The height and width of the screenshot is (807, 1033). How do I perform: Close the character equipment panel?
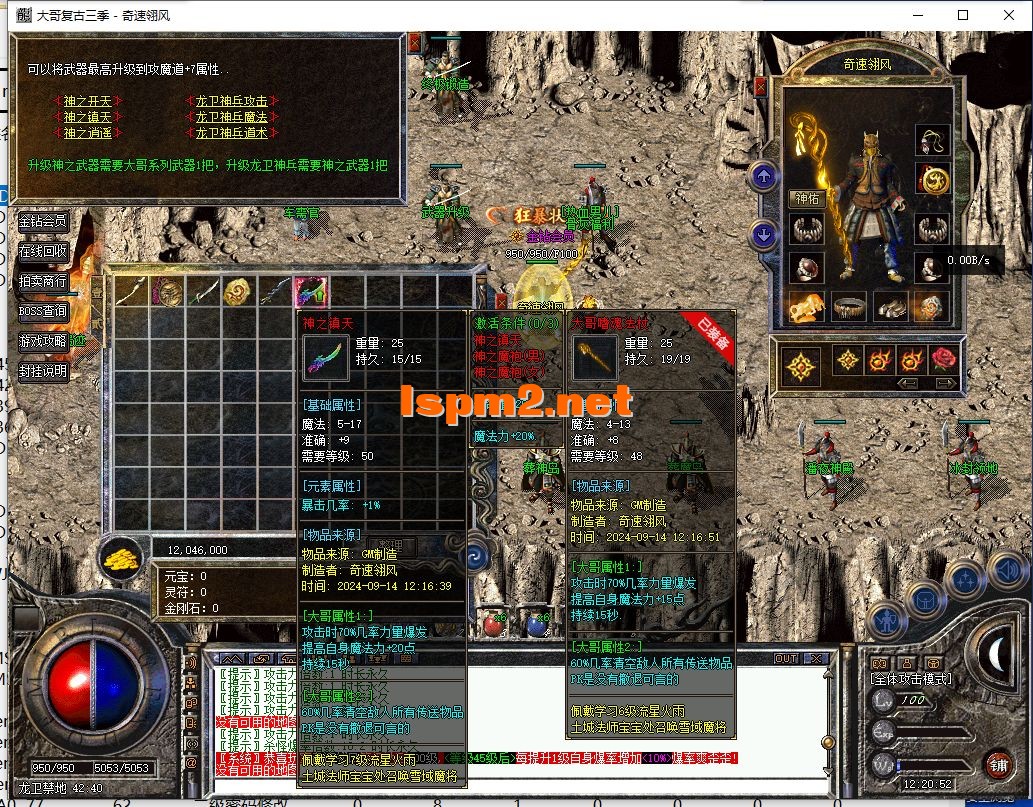760,87
